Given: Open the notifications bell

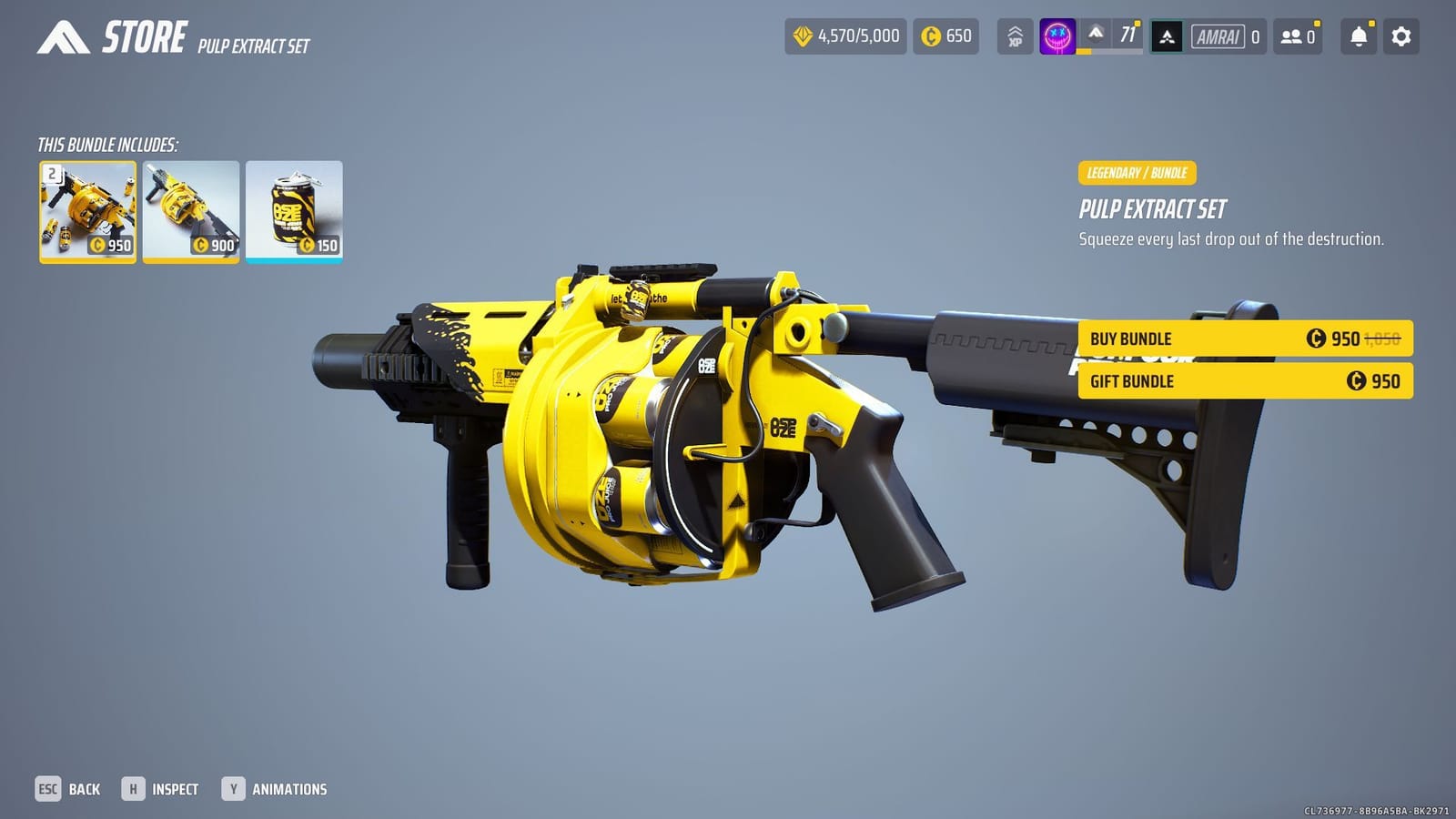Looking at the screenshot, I should pyautogui.click(x=1357, y=36).
